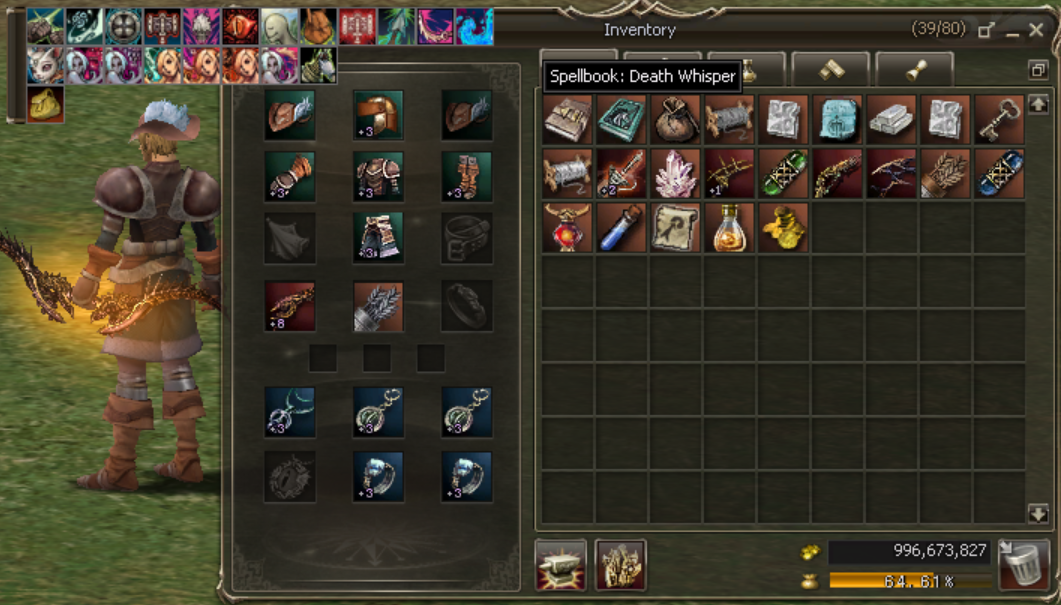Select the gold coin pile item
Viewport: 1061px width, 605px height.
point(784,228)
